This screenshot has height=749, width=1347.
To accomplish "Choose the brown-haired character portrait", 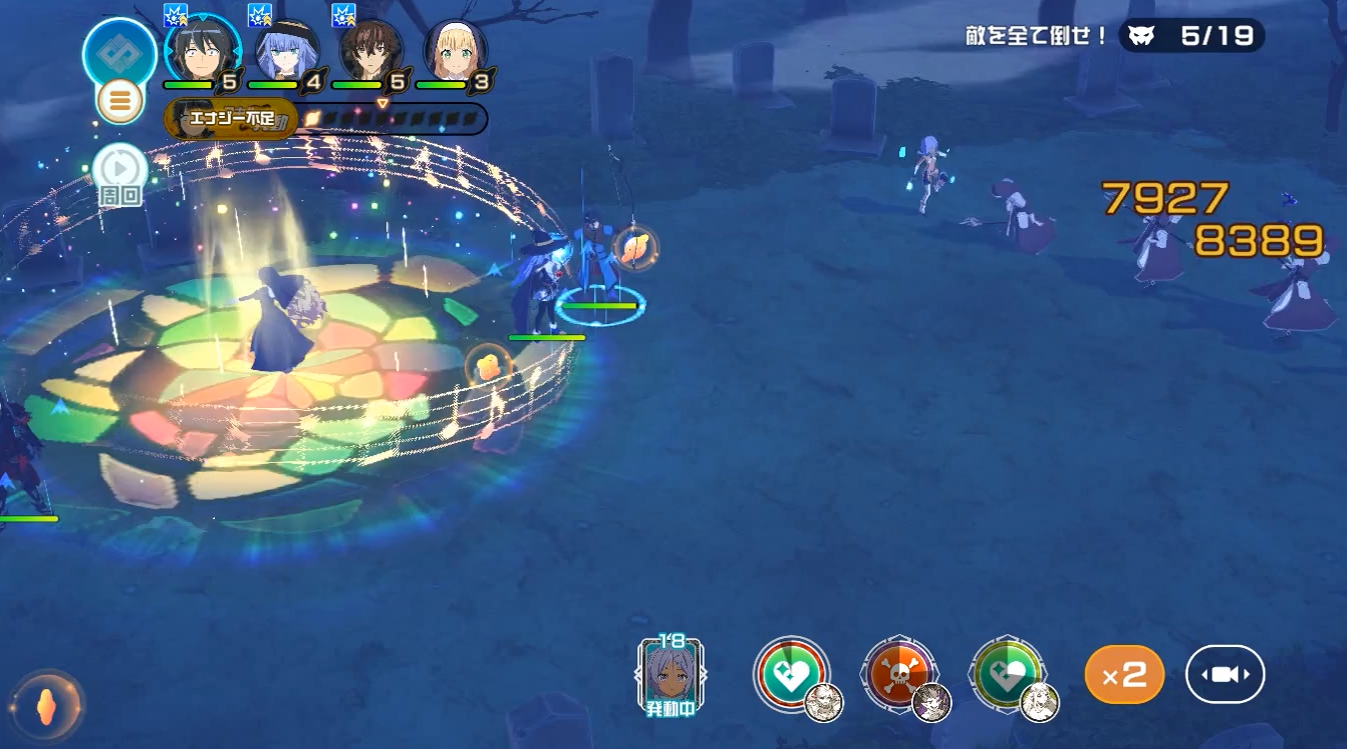I will (x=371, y=50).
